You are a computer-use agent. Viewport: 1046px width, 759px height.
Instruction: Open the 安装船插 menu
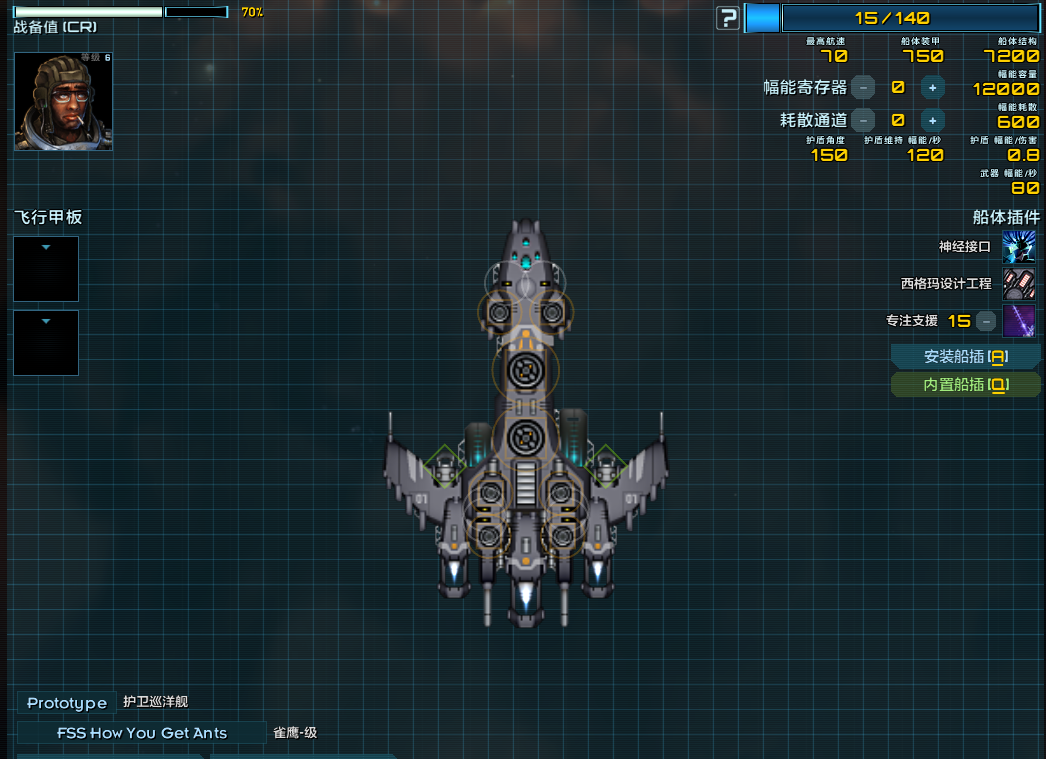coord(965,356)
